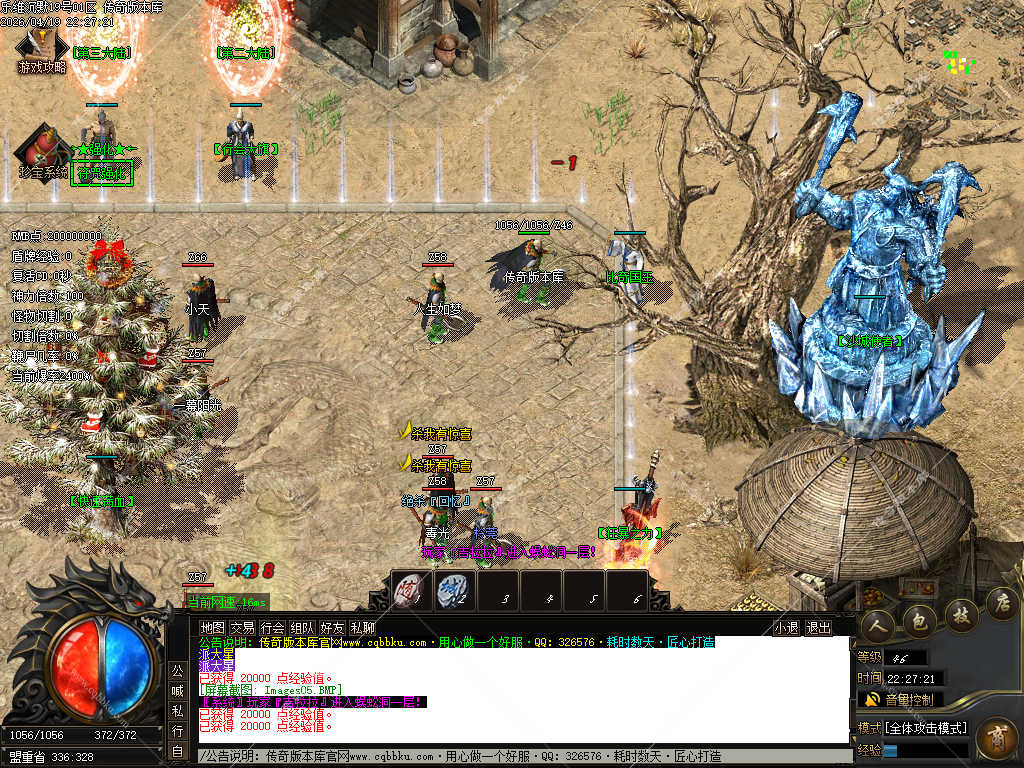Click the 小退 return-to-character-select button

click(x=786, y=628)
